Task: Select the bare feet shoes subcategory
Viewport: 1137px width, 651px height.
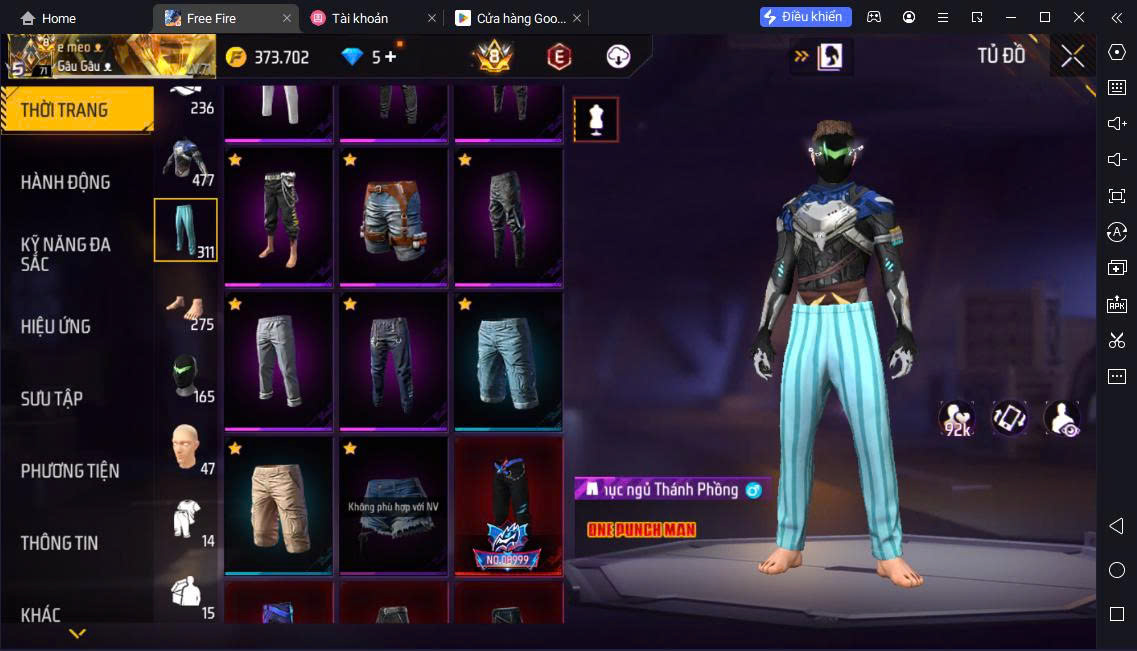Action: (x=185, y=306)
